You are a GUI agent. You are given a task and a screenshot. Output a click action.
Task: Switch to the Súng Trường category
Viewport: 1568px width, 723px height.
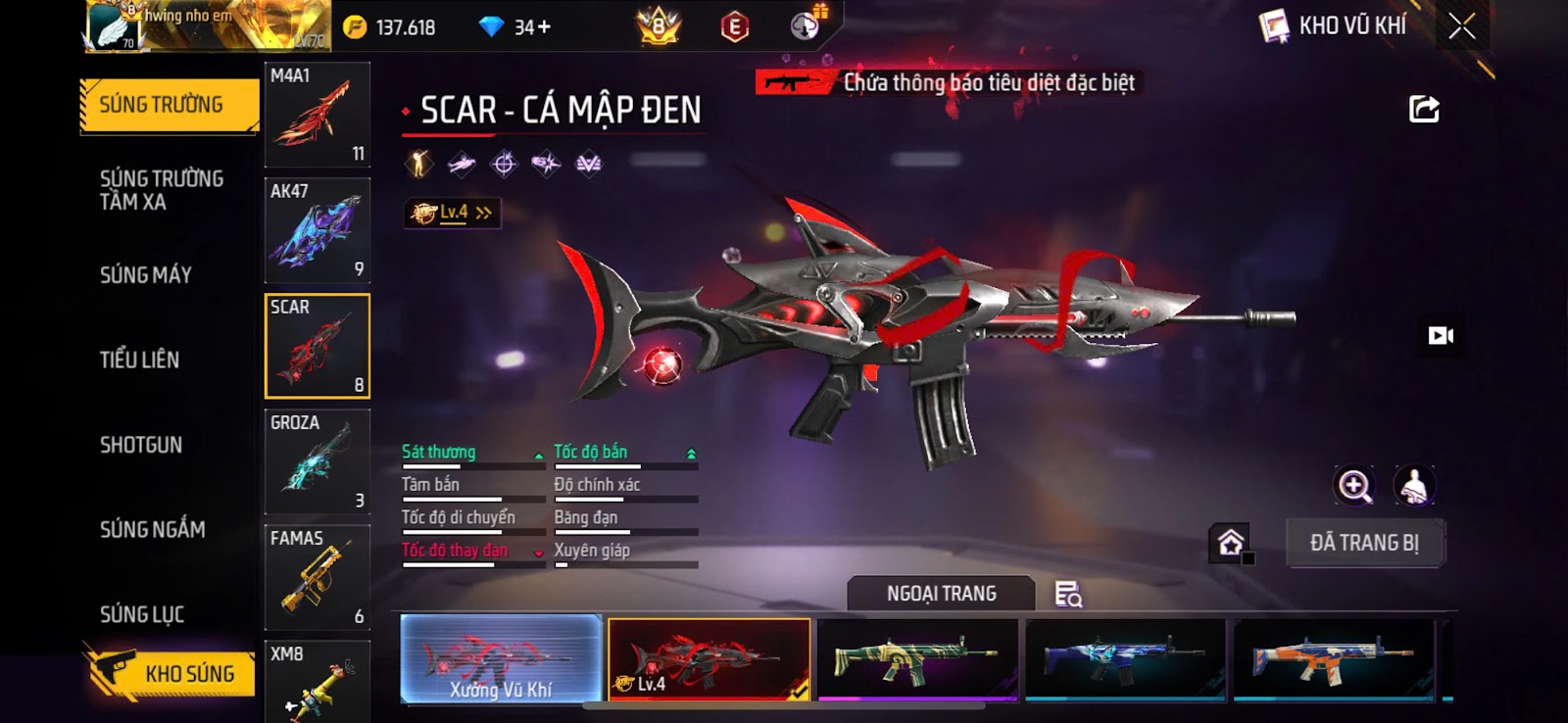[162, 105]
